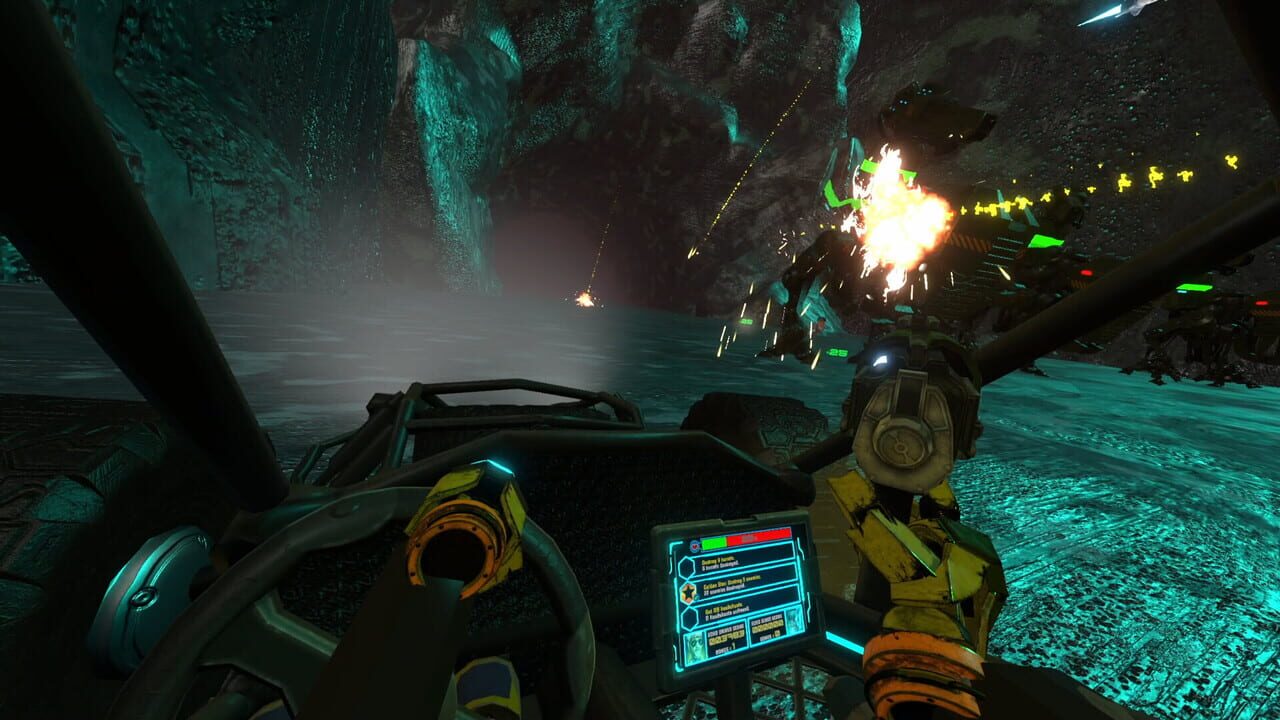This screenshot has width=1280, height=720.
Task: Click the gold star mission icon
Action: point(688,591)
